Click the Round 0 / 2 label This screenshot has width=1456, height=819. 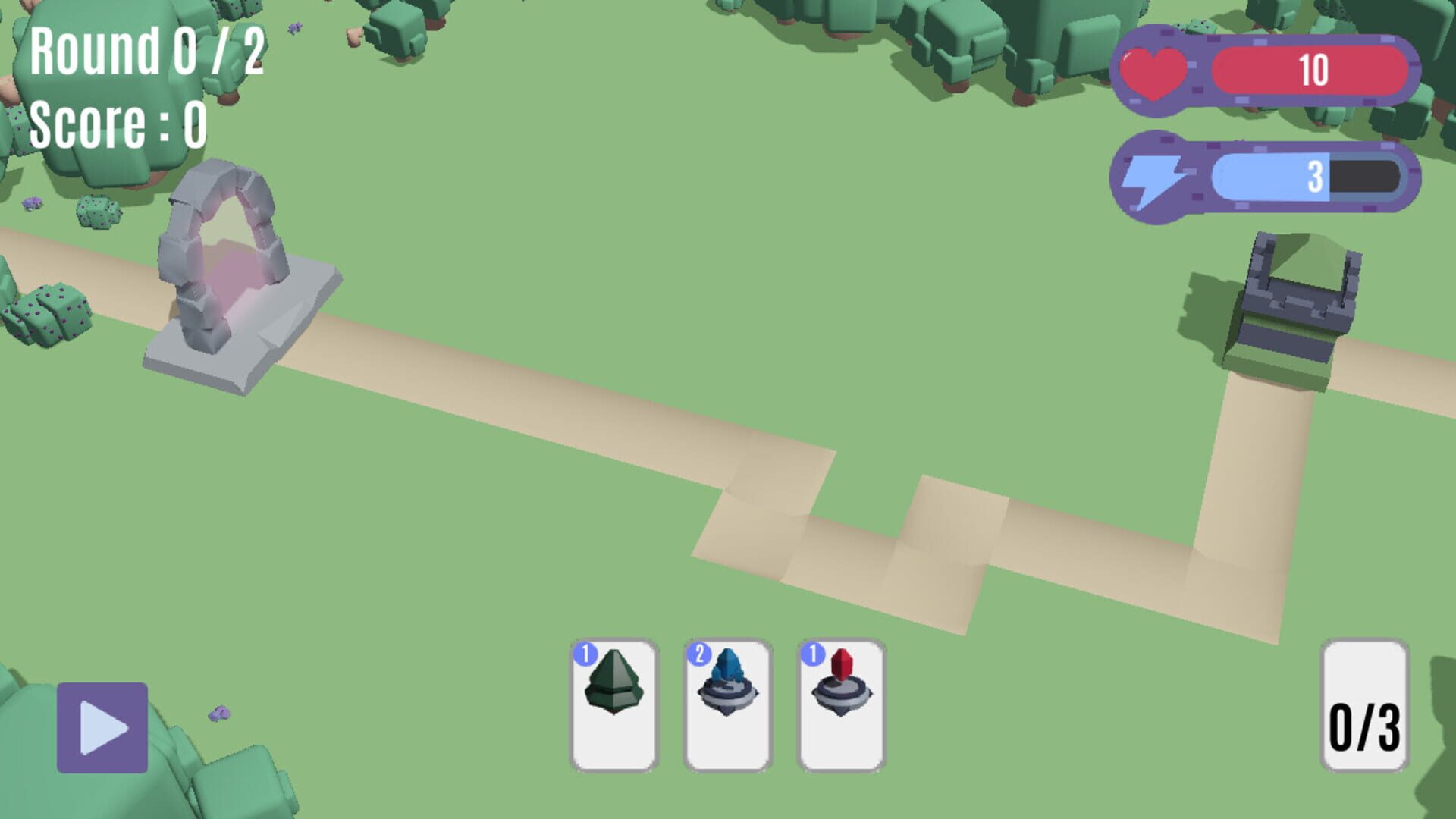coord(144,53)
